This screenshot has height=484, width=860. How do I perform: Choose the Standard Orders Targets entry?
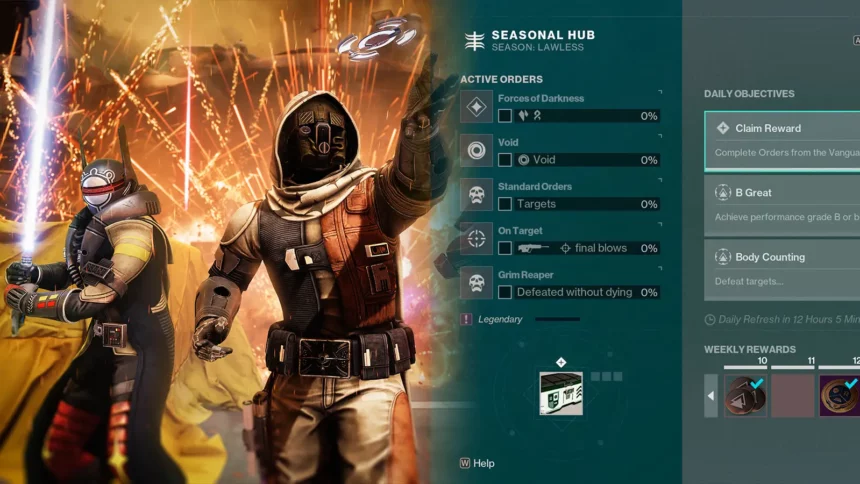[560, 195]
